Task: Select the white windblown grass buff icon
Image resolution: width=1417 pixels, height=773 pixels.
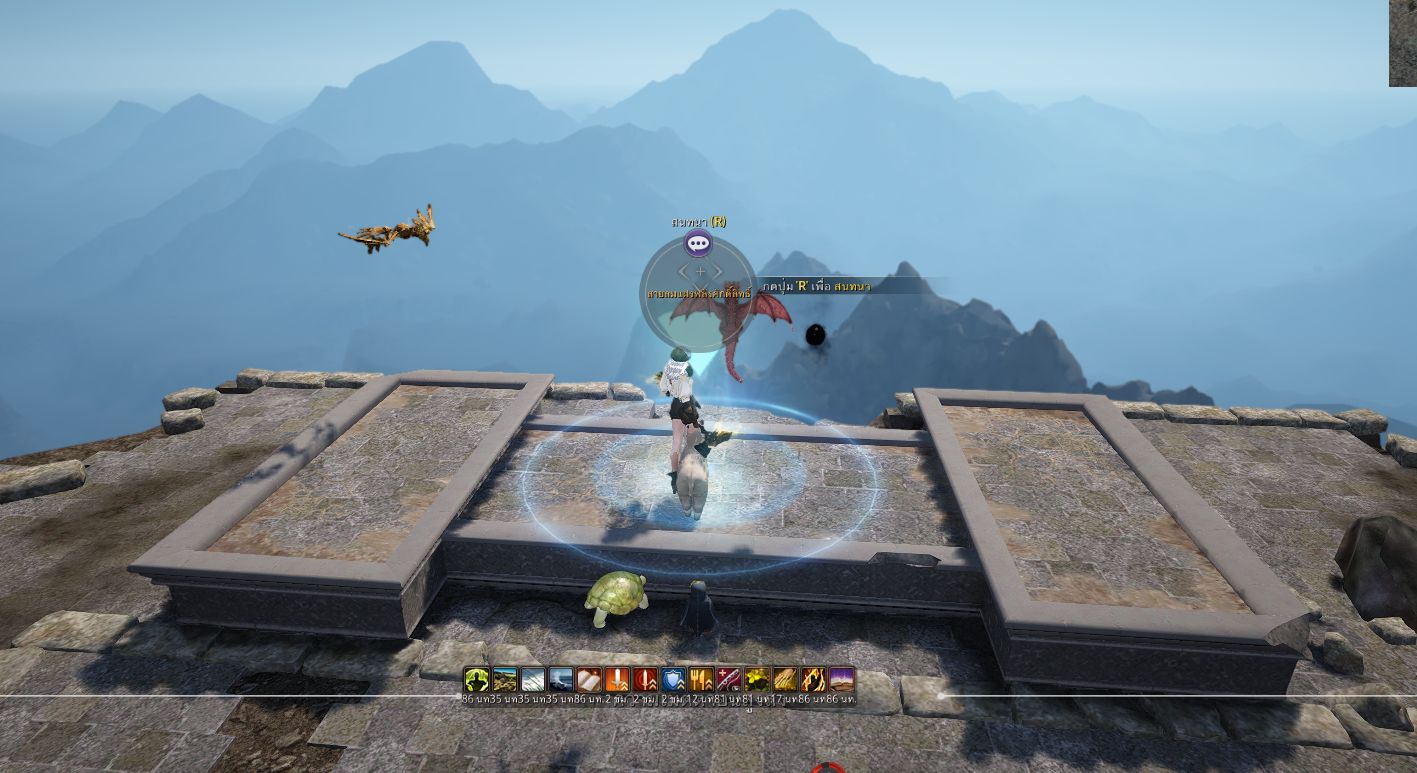Action: coord(532,680)
